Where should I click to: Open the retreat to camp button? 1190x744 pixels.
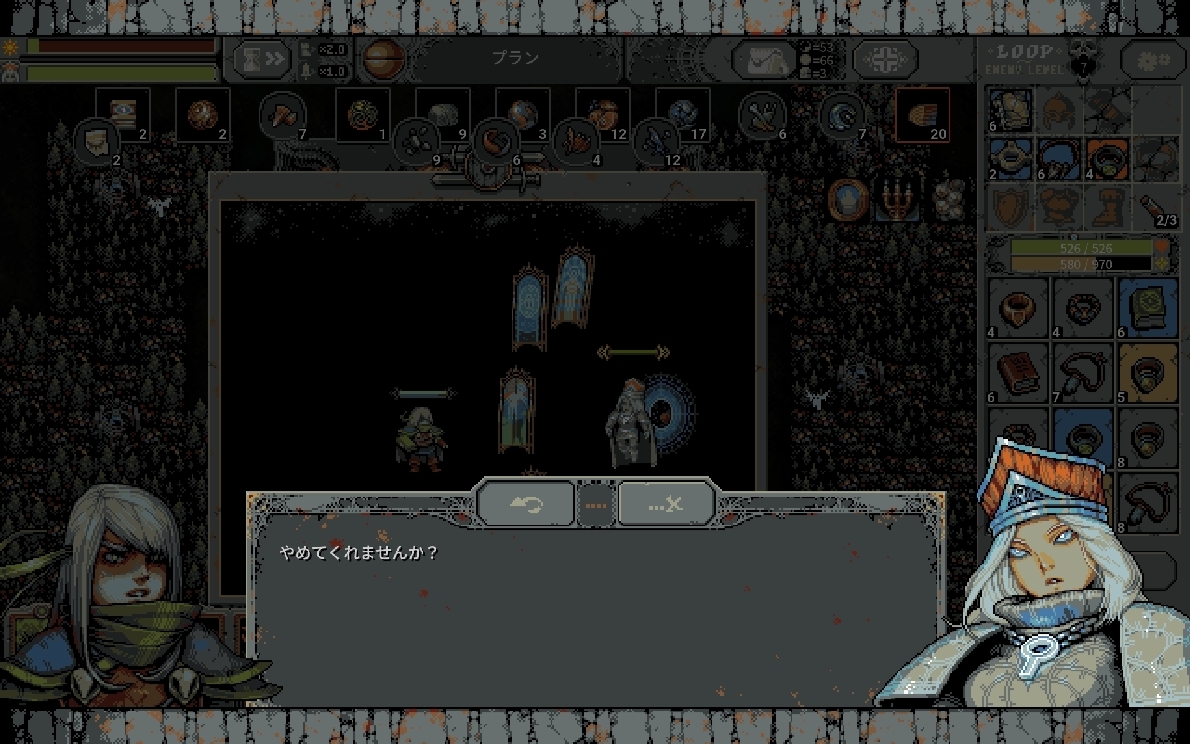point(885,60)
